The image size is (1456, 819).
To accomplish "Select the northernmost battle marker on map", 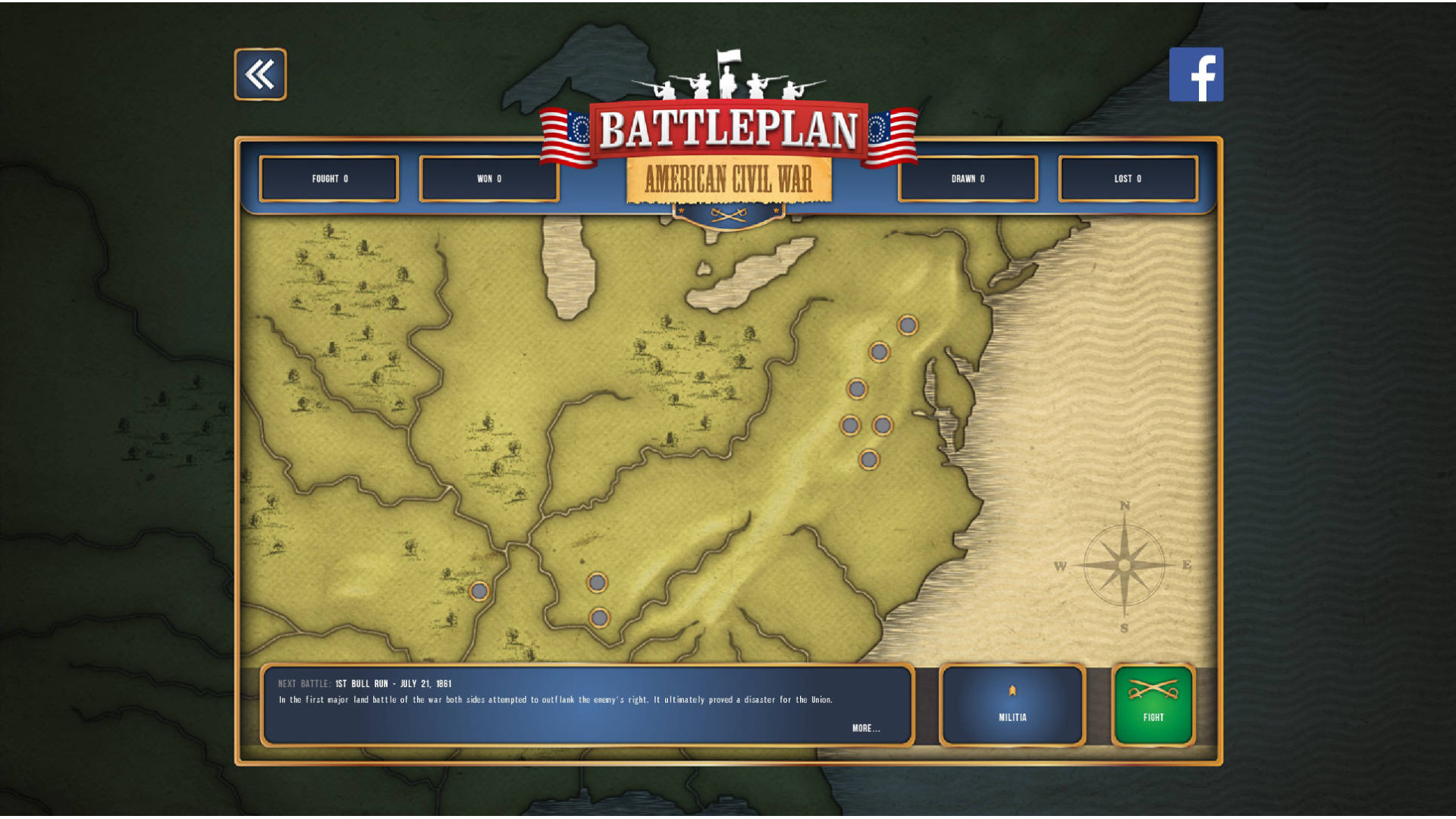I will [x=908, y=325].
